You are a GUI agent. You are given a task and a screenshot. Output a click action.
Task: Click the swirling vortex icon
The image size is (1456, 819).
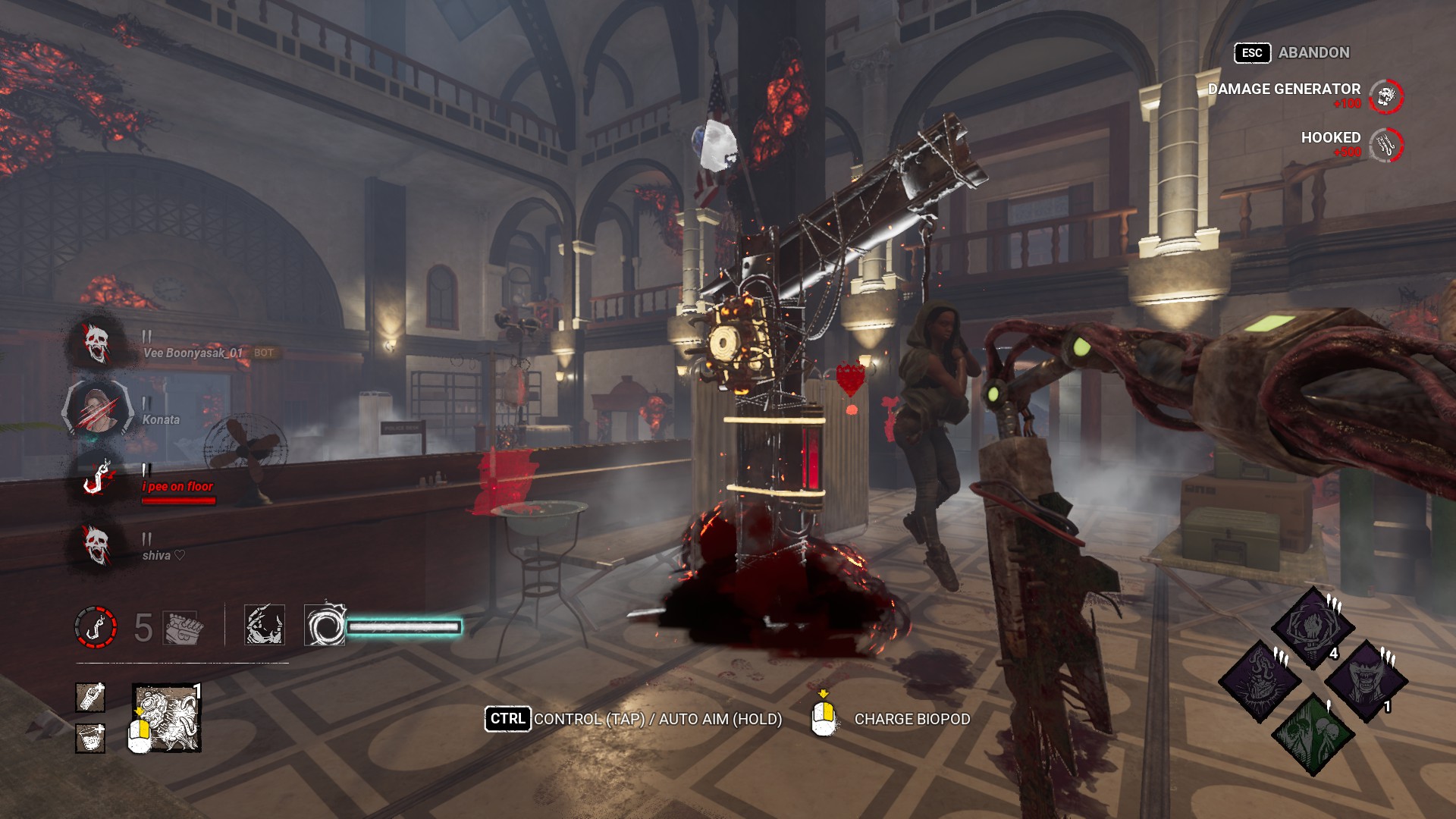[x=325, y=625]
